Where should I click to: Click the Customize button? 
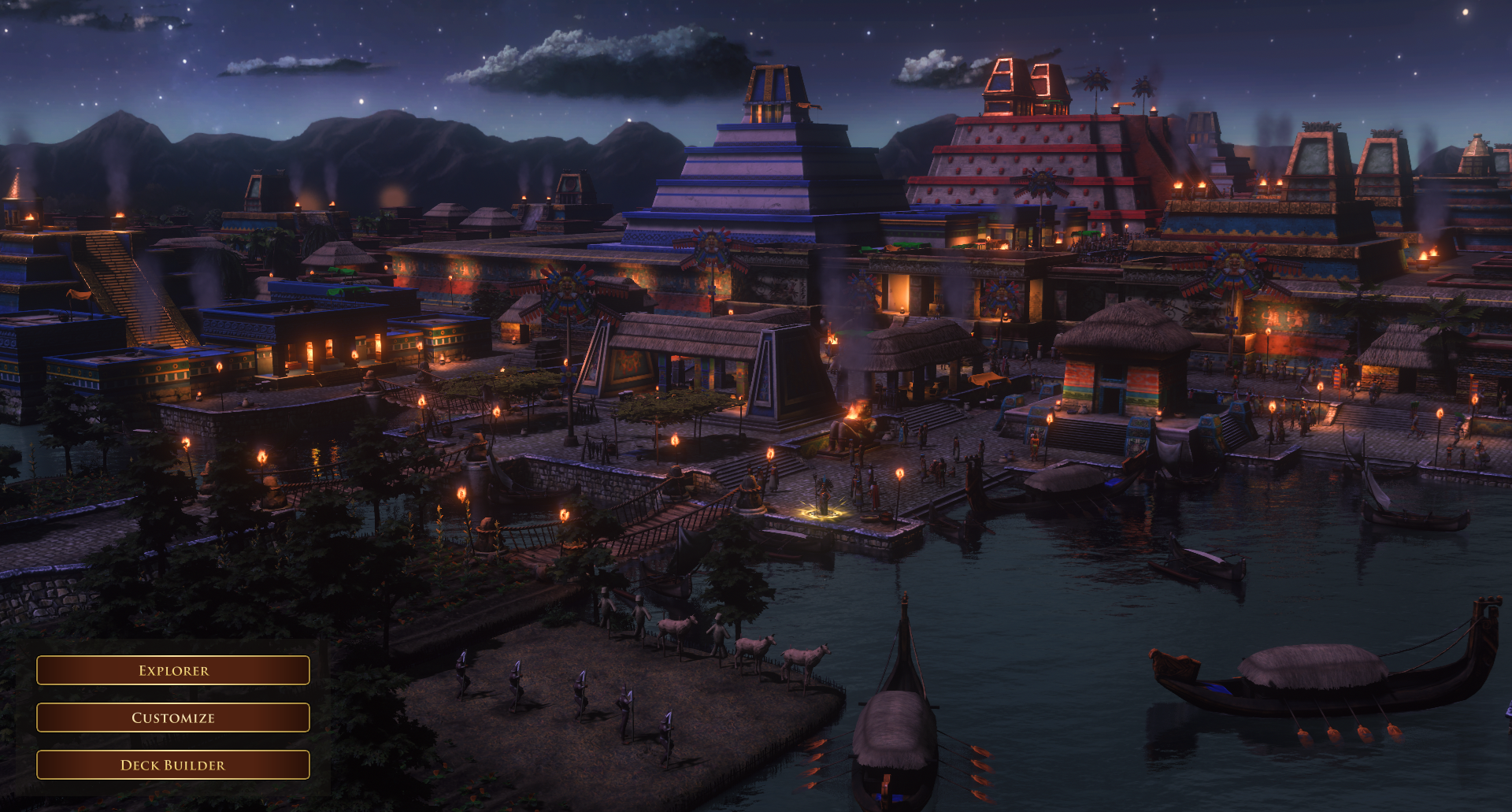click(x=173, y=717)
